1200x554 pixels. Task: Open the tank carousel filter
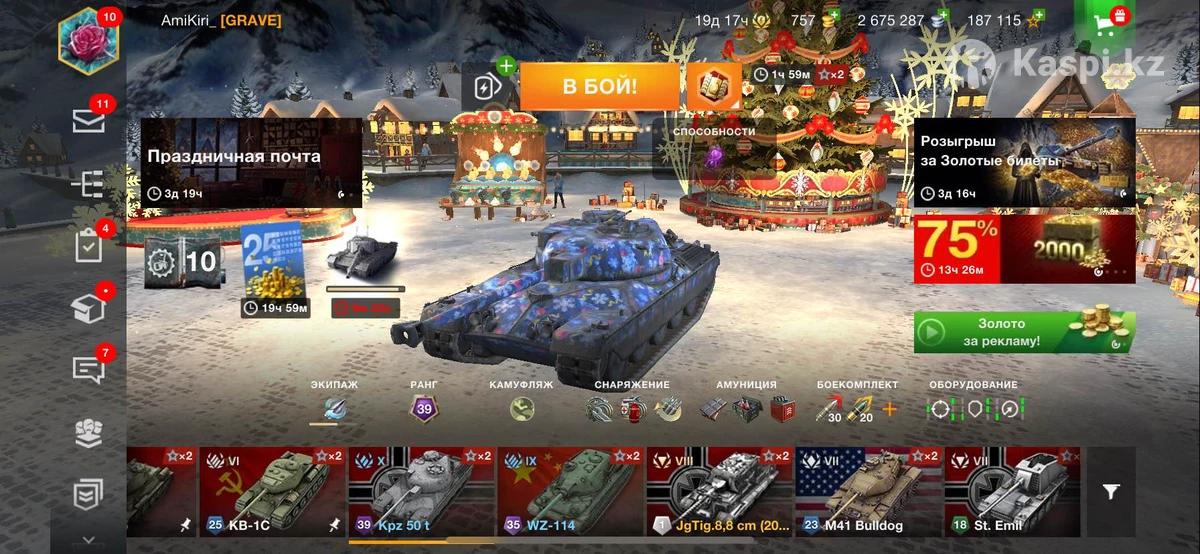click(1111, 491)
